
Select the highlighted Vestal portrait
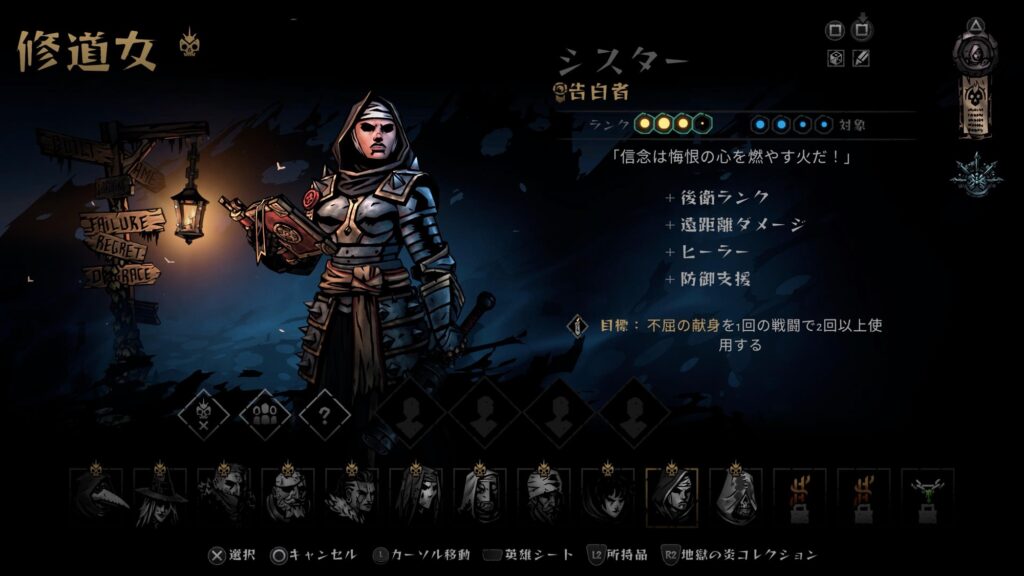[671, 496]
